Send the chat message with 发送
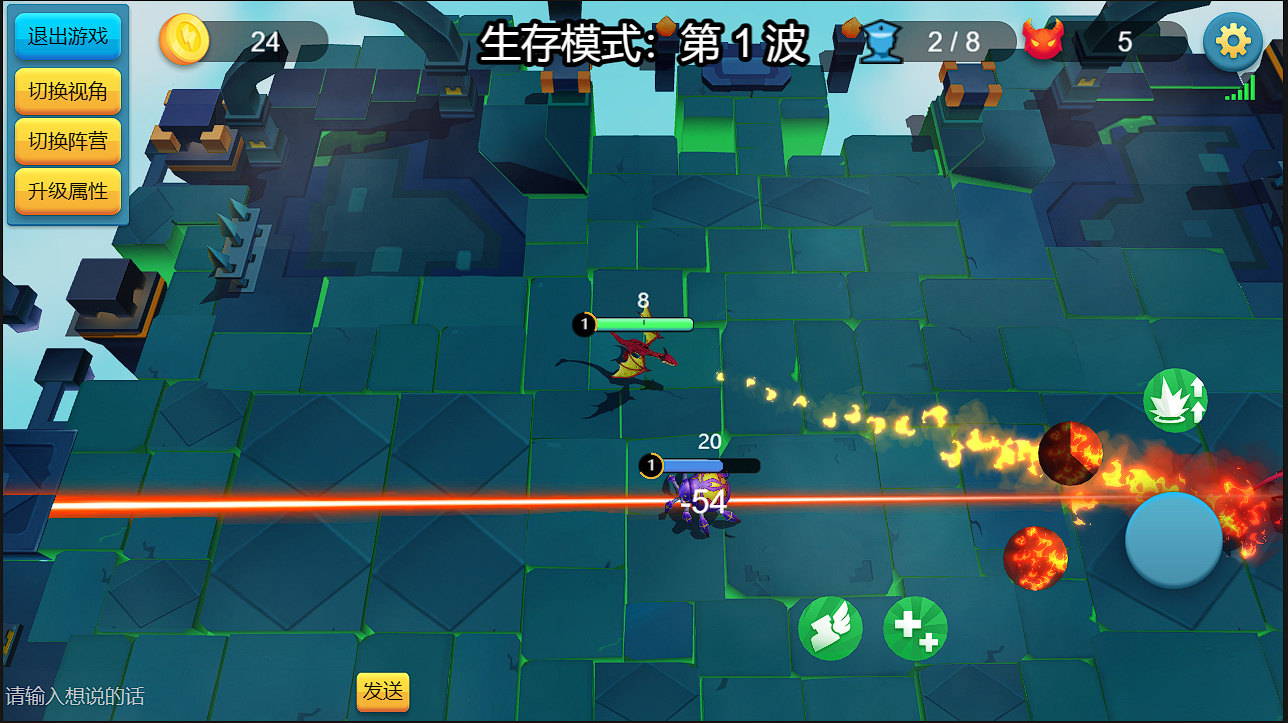The width and height of the screenshot is (1288, 723). 383,691
